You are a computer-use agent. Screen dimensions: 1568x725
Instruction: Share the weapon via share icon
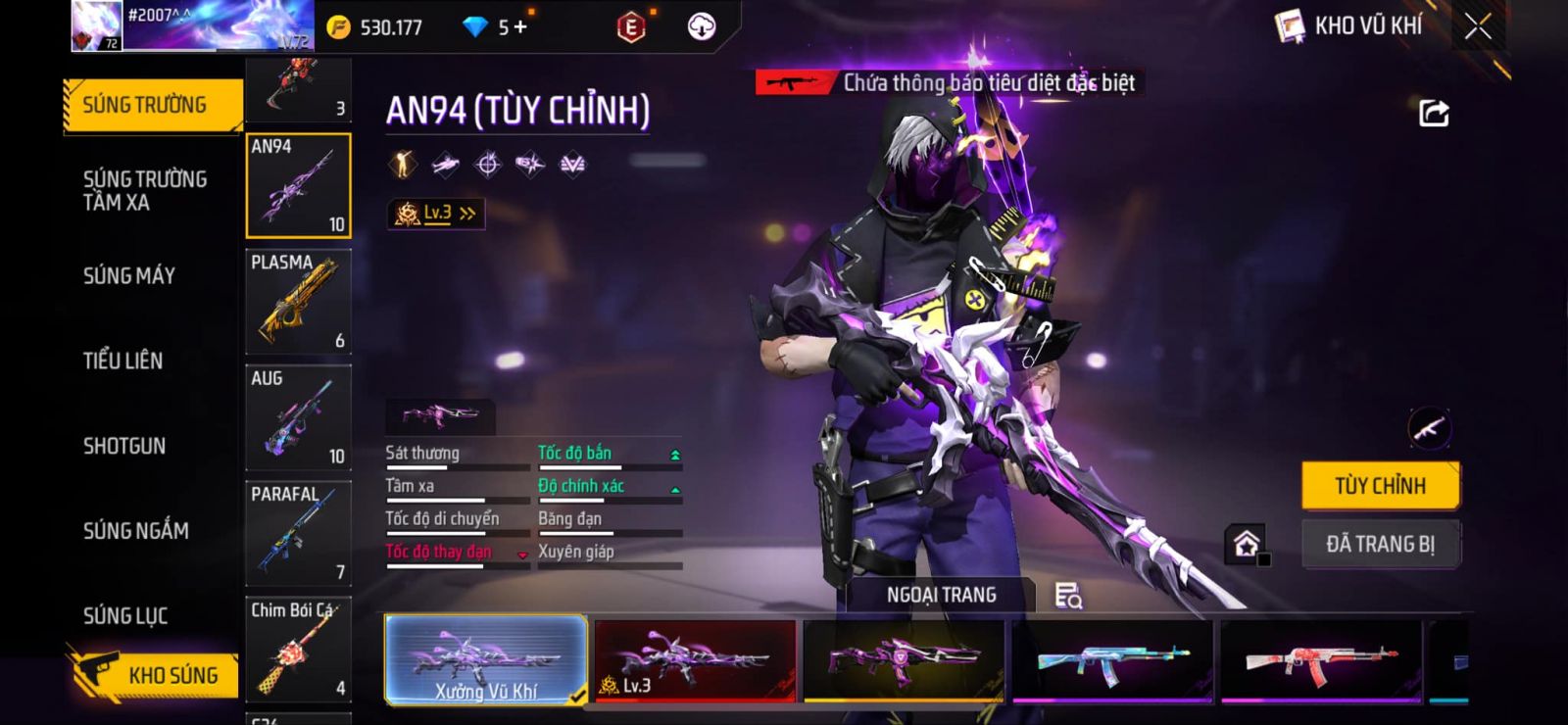1434,114
